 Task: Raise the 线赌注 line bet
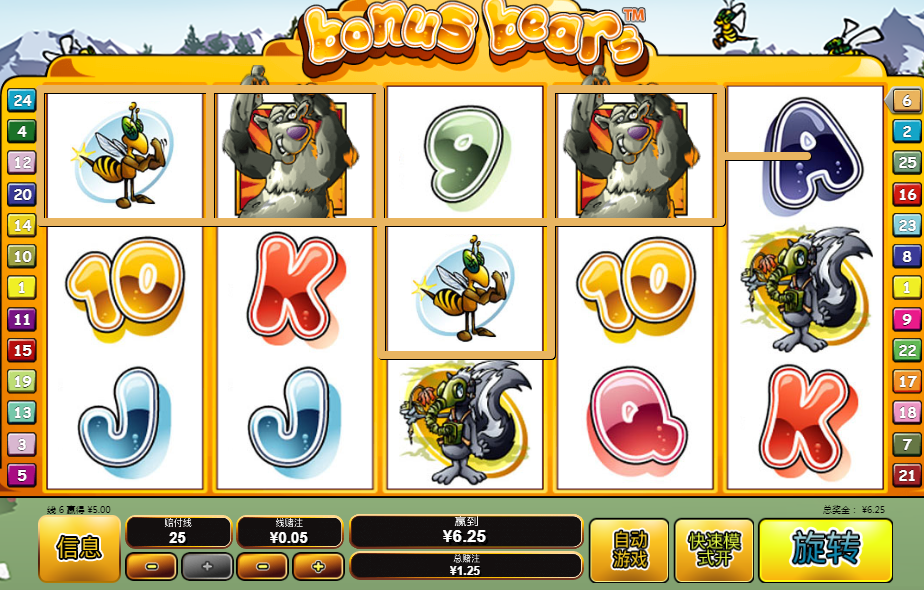[x=318, y=566]
